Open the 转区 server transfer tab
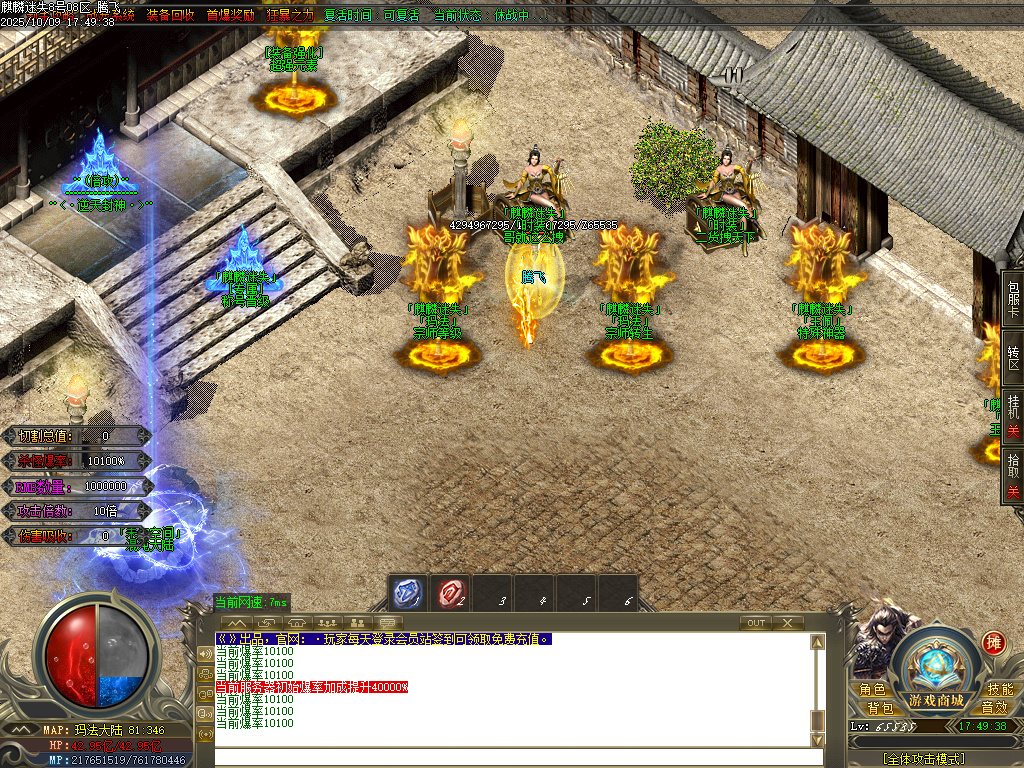The image size is (1024, 768). click(x=1013, y=359)
